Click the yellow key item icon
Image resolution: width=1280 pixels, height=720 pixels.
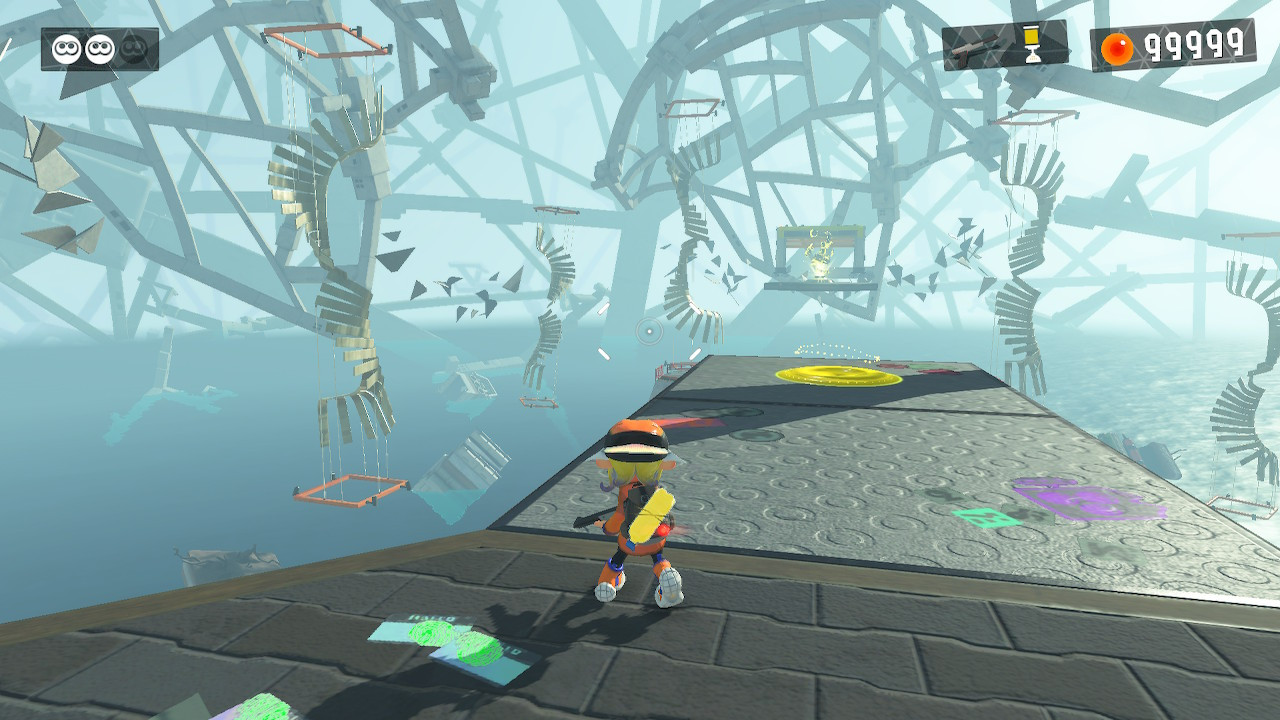(x=1032, y=44)
